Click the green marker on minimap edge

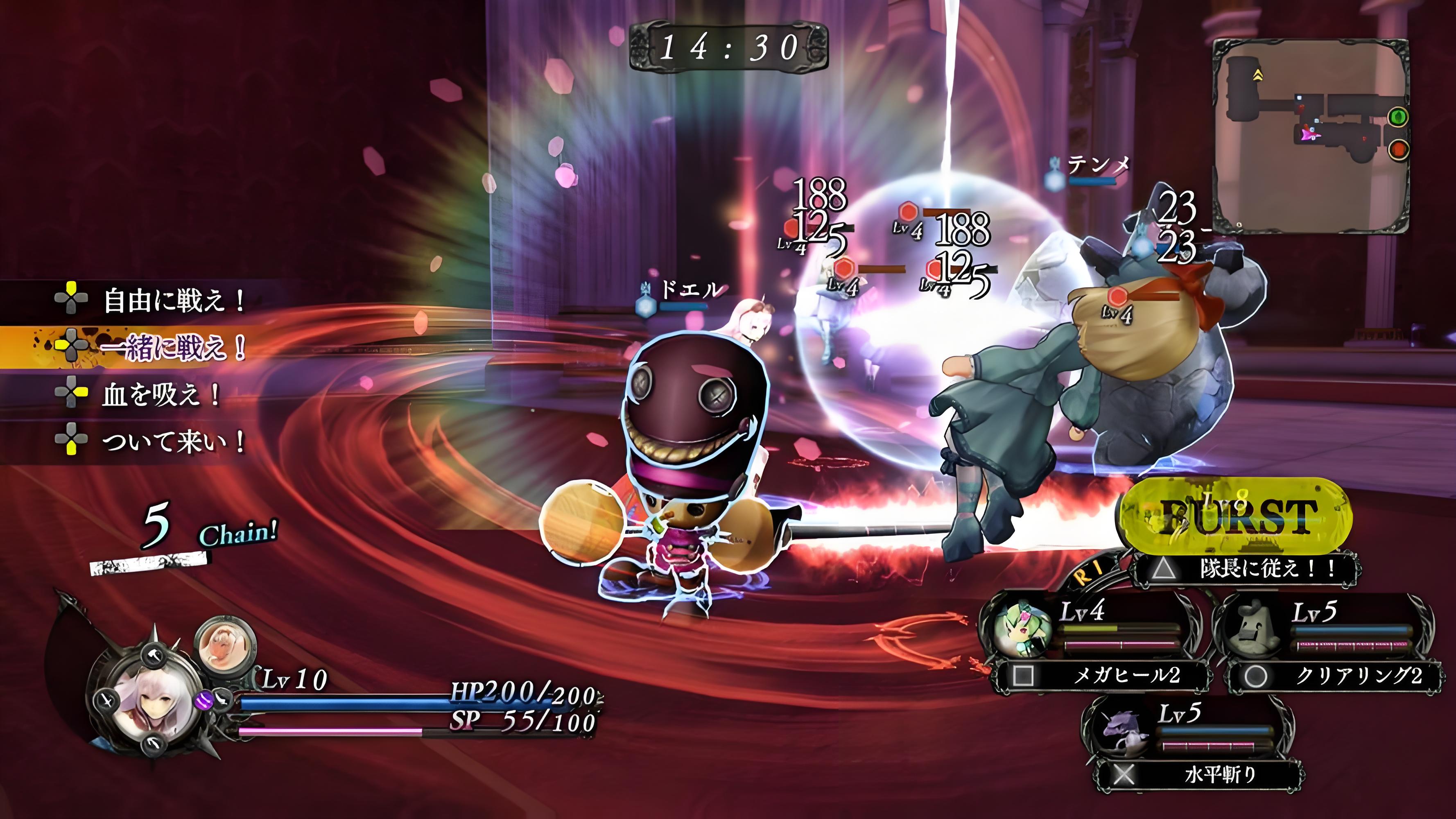pyautogui.click(x=1398, y=118)
